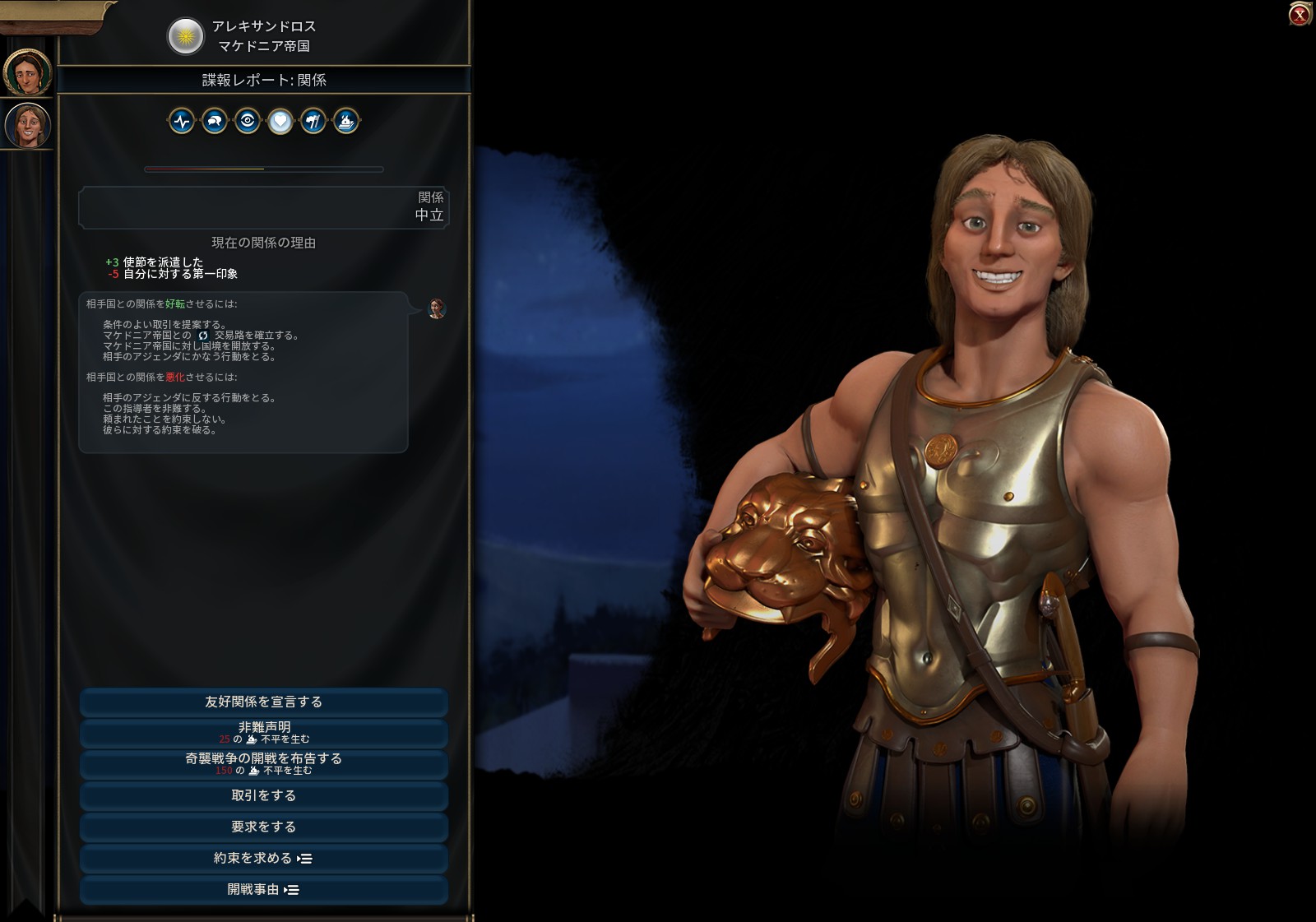Show the eye access level tab
Image resolution: width=1316 pixels, height=922 pixels.
248,122
